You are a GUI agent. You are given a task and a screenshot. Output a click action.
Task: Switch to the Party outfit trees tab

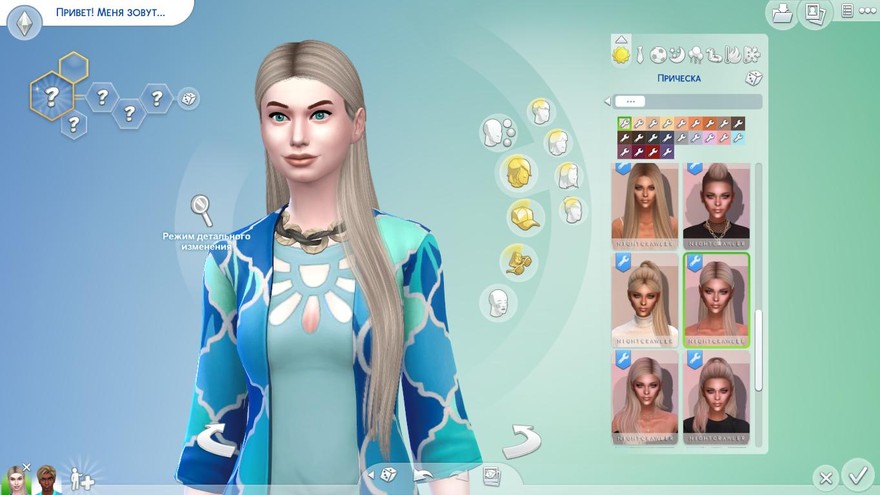click(694, 54)
